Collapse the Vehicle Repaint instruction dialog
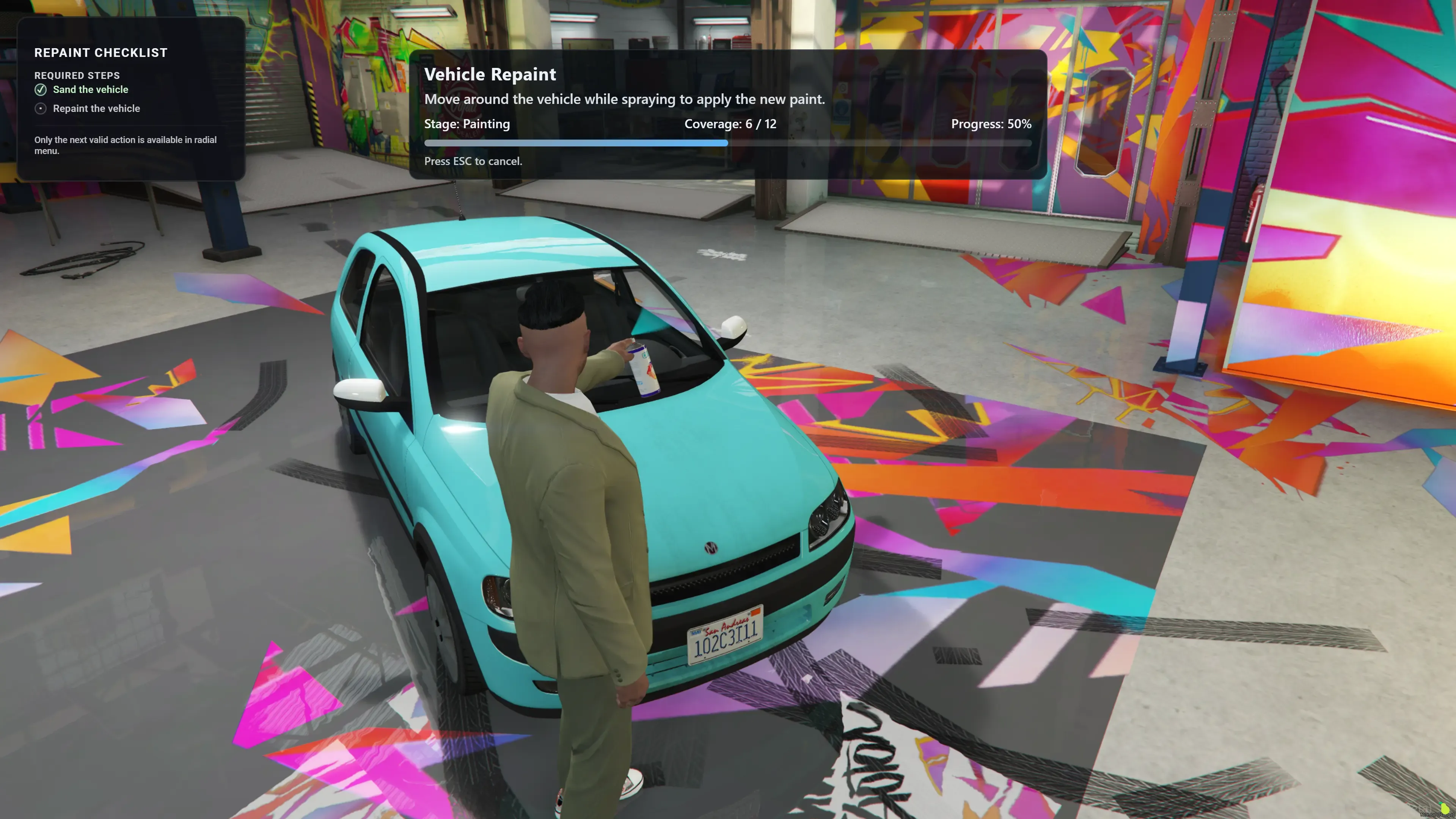This screenshot has width=1456, height=819. [490, 74]
